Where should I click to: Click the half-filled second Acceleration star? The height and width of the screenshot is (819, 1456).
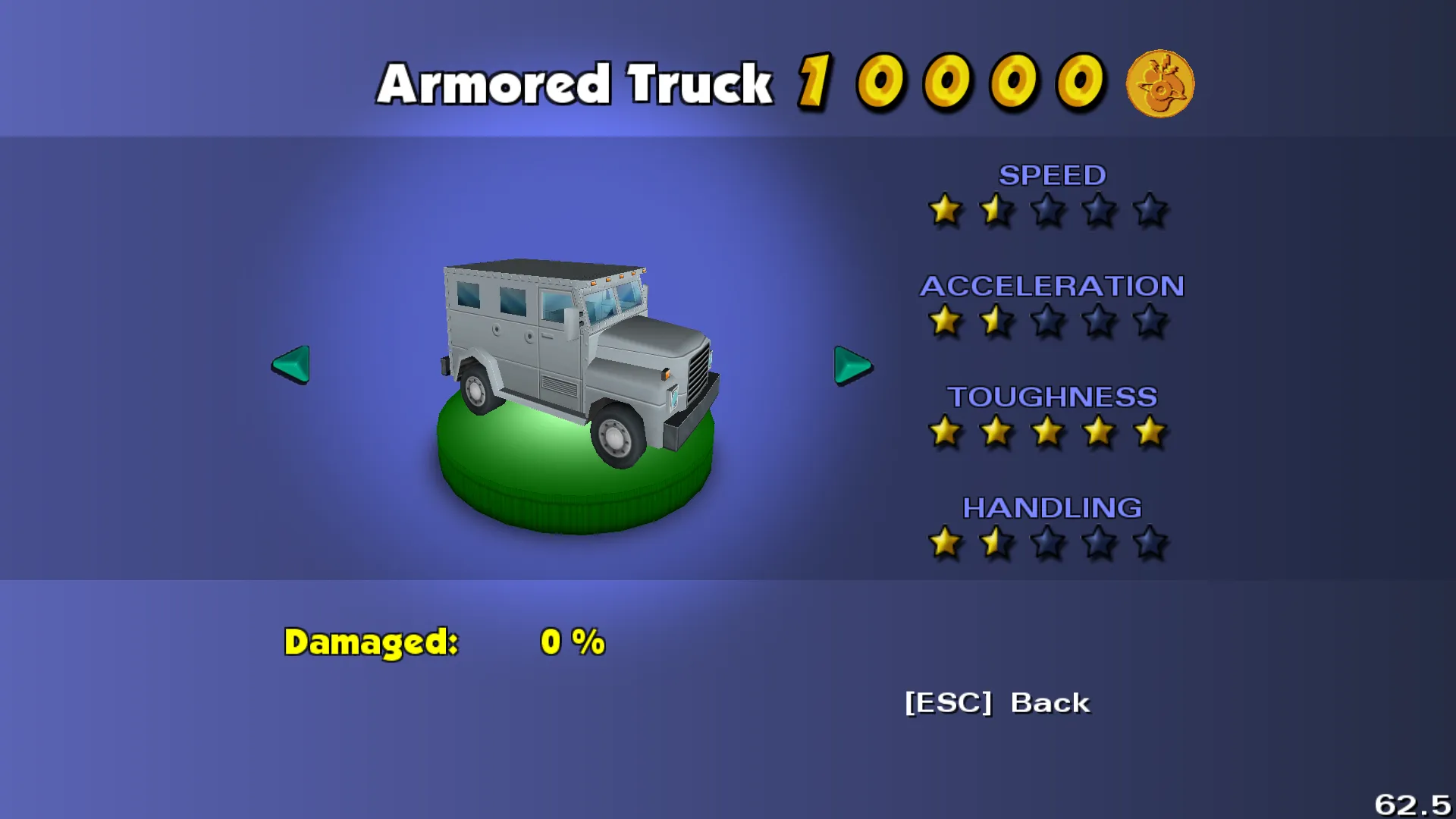(996, 322)
